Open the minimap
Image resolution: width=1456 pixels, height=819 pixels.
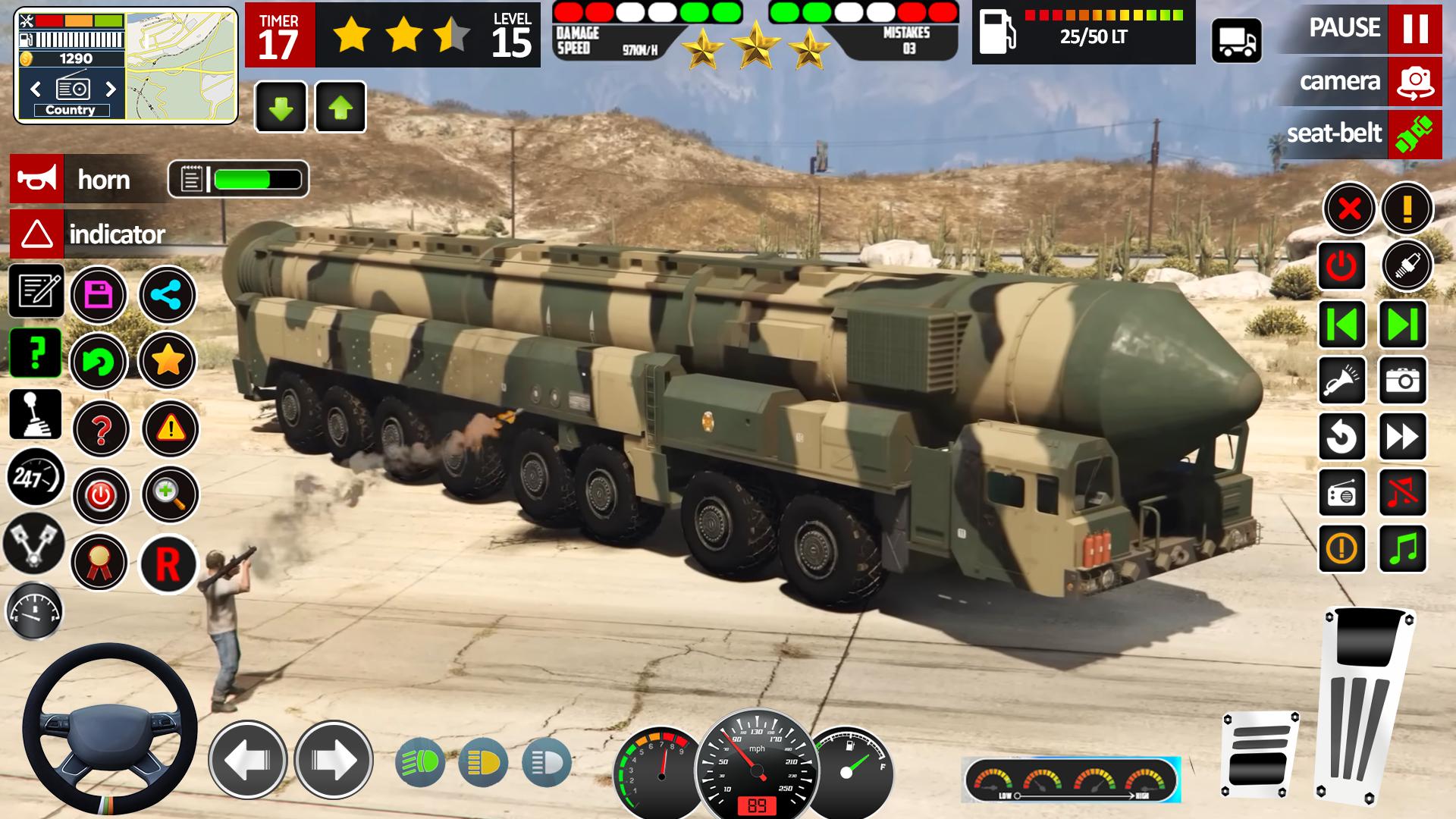181,65
